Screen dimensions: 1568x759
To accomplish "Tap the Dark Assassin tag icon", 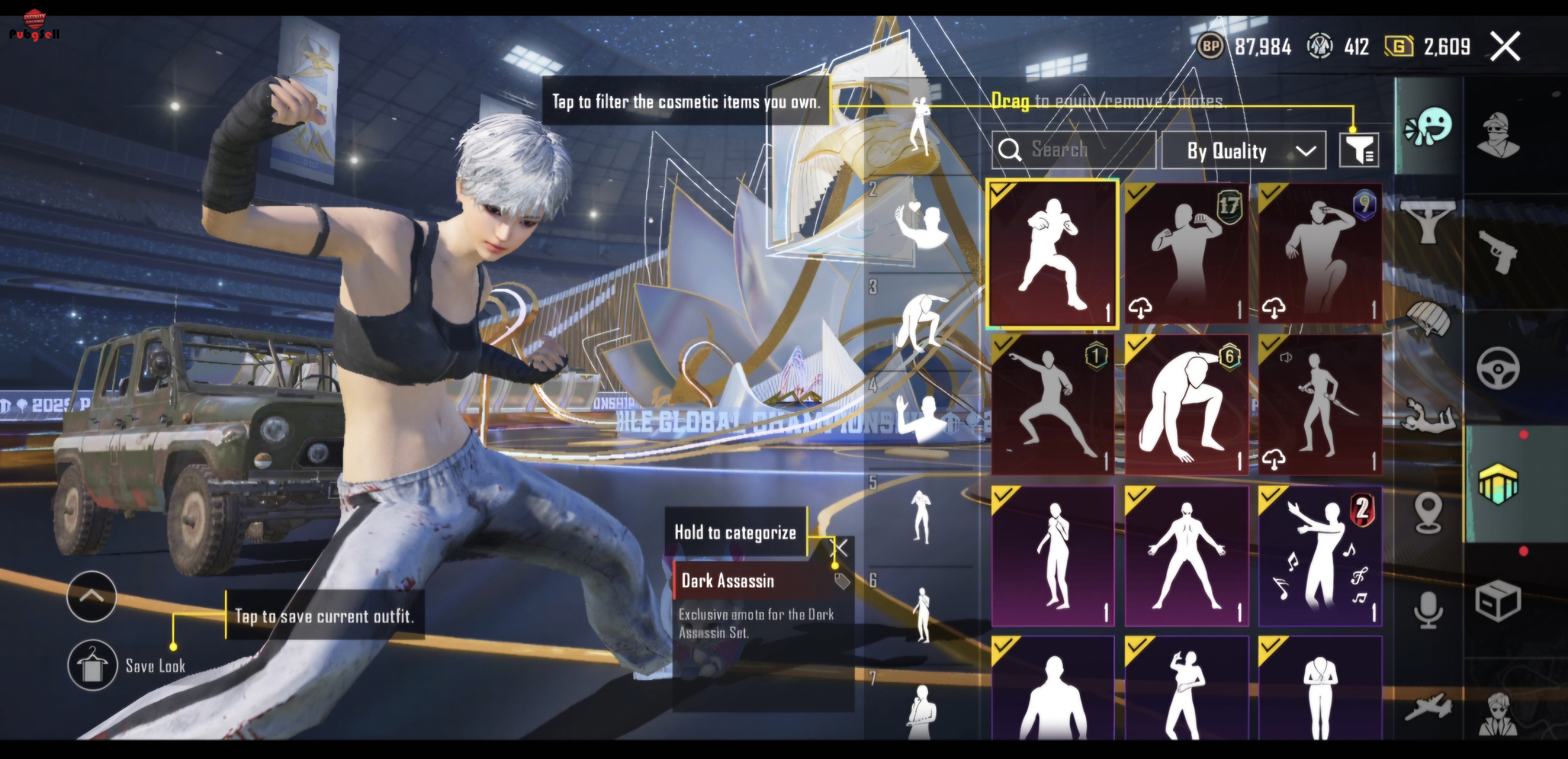I will click(842, 581).
